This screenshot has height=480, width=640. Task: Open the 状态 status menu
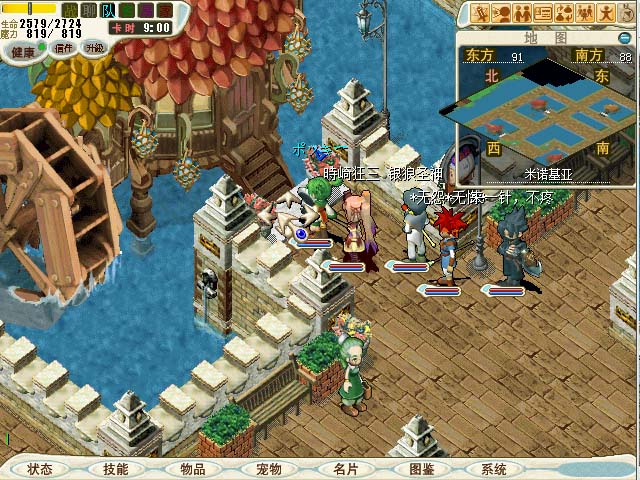40,468
